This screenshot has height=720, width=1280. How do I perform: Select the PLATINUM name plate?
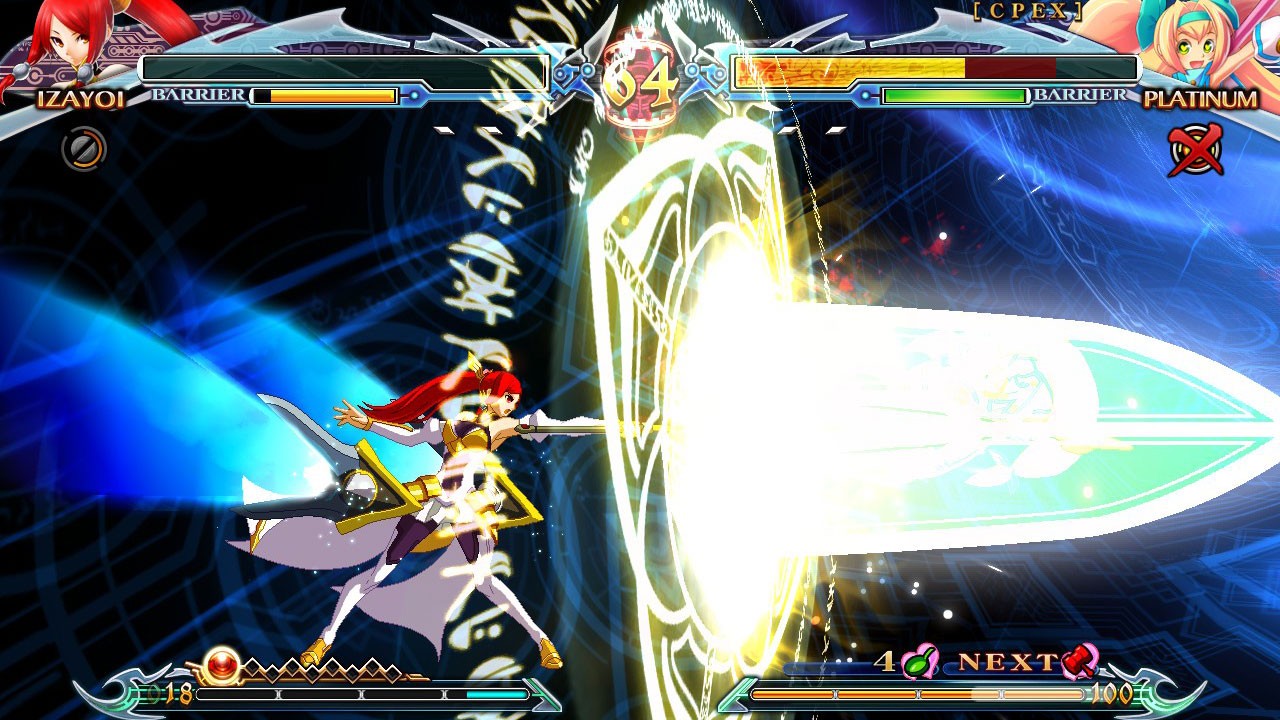coord(1202,100)
